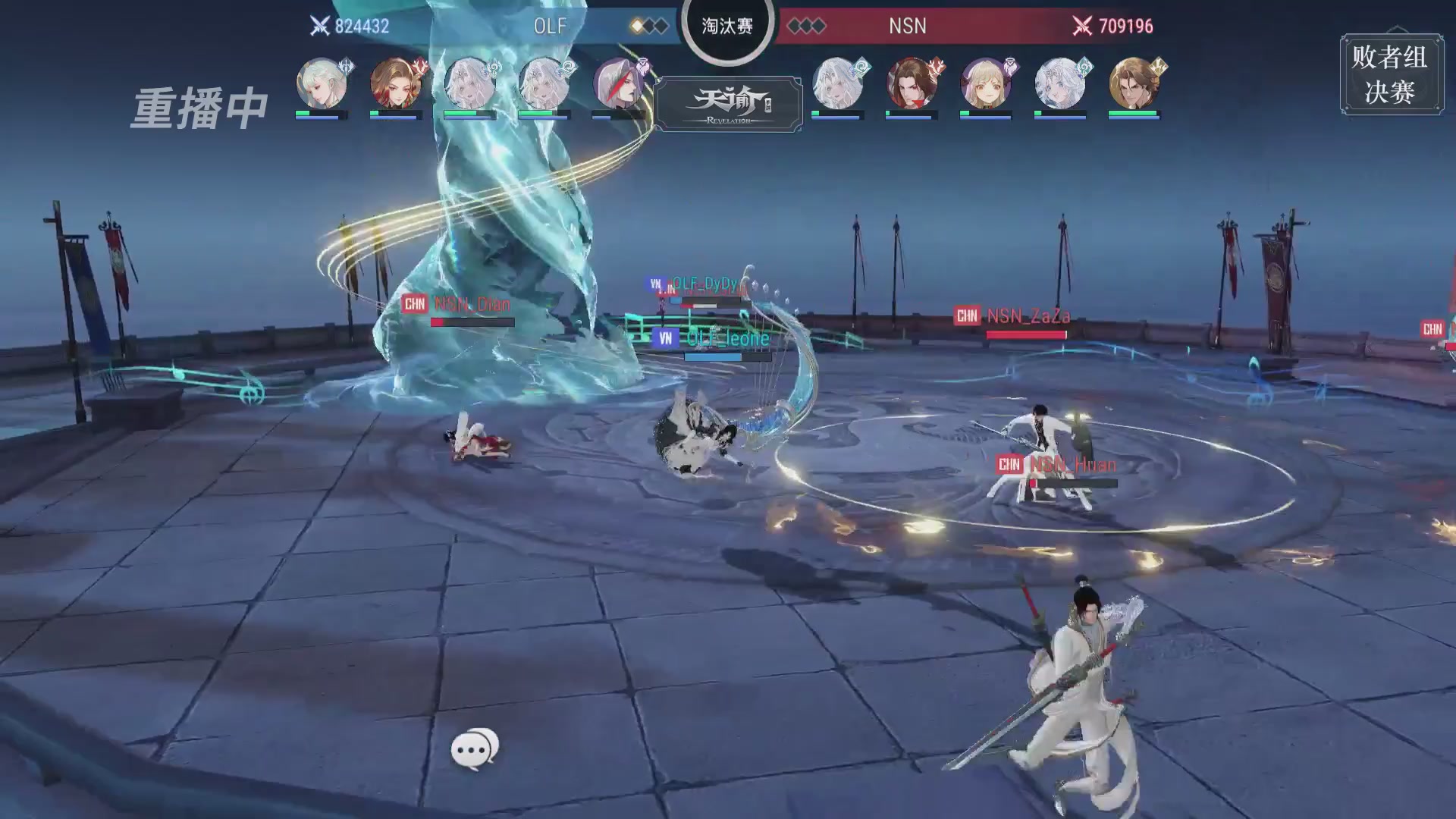
Task: Click the 淘汰赛 center emblem
Action: (x=727, y=27)
